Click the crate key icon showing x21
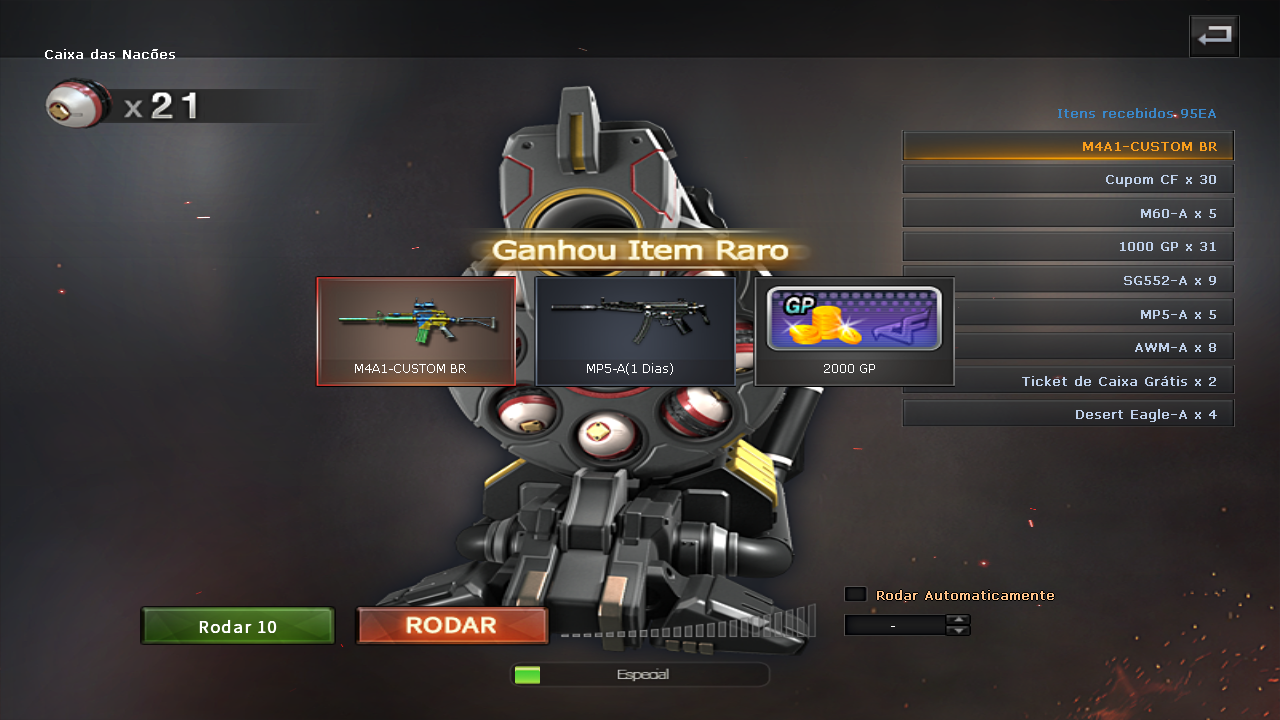The height and width of the screenshot is (720, 1280). tap(78, 103)
